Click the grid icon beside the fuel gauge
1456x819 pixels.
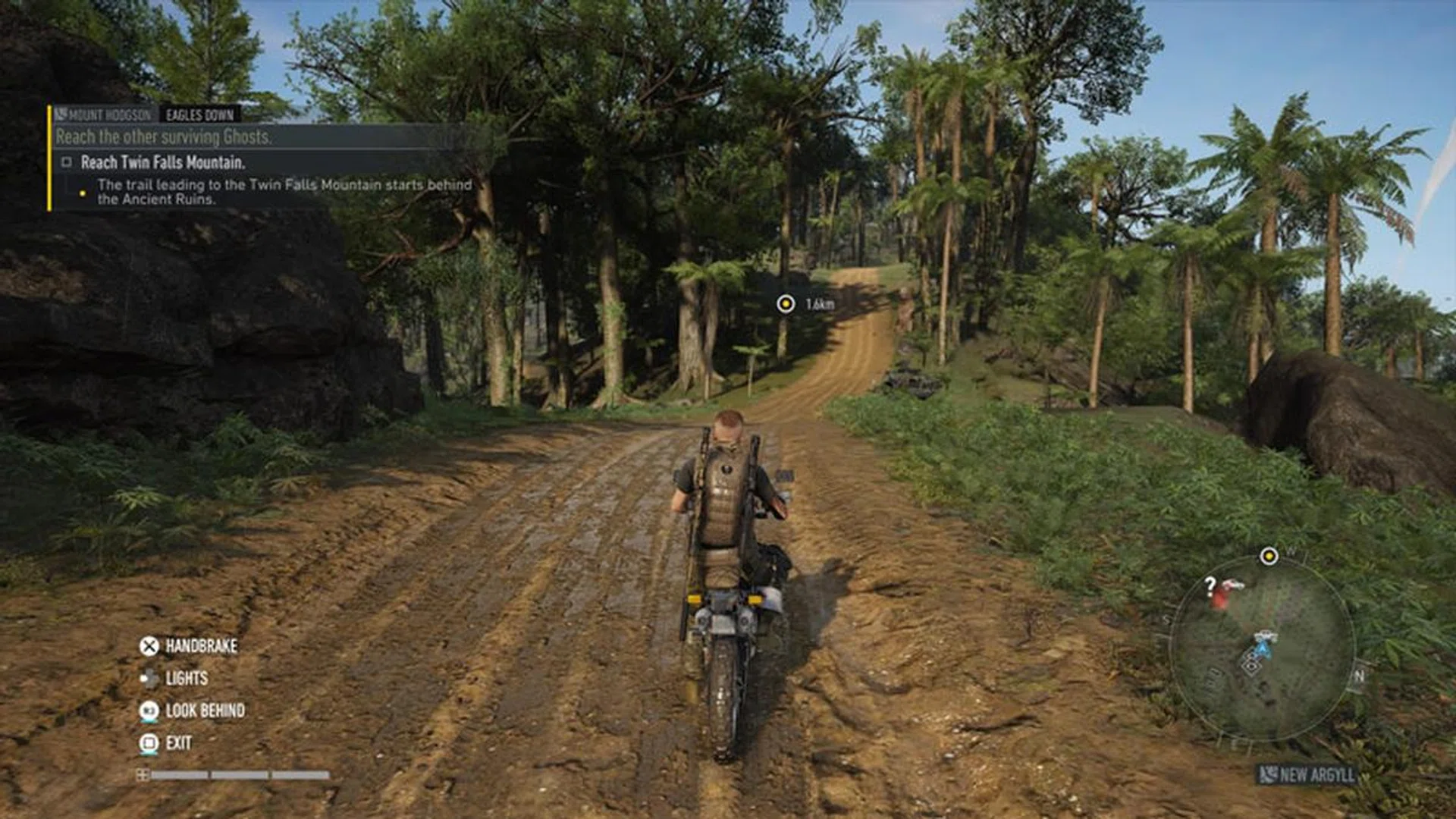(x=144, y=774)
